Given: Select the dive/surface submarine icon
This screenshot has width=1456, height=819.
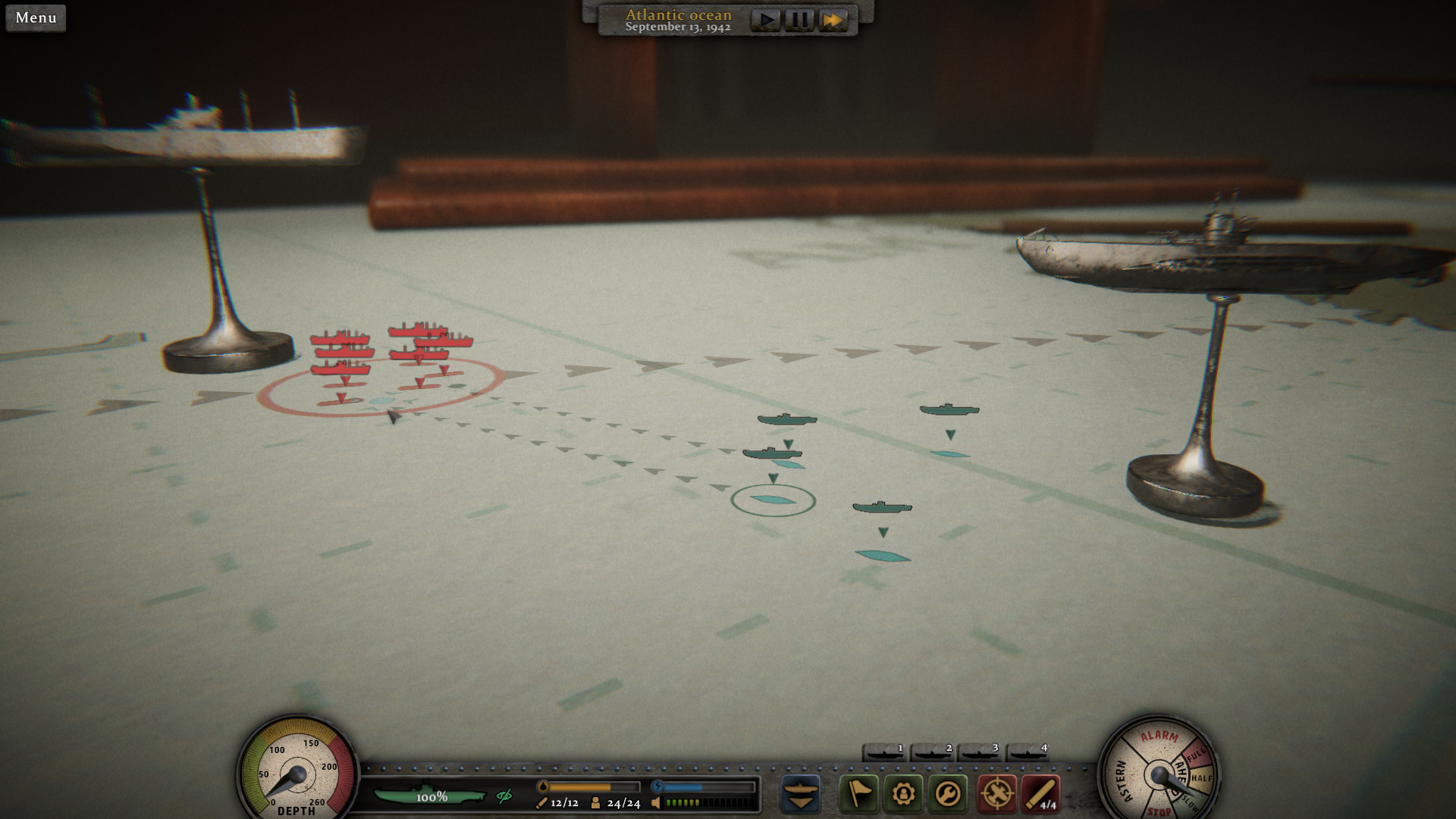Looking at the screenshot, I should coord(800,793).
